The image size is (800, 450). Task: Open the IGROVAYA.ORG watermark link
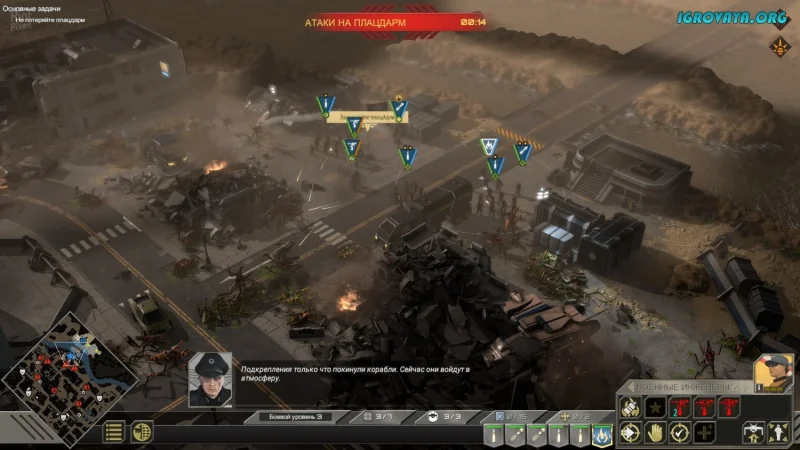[x=733, y=15]
